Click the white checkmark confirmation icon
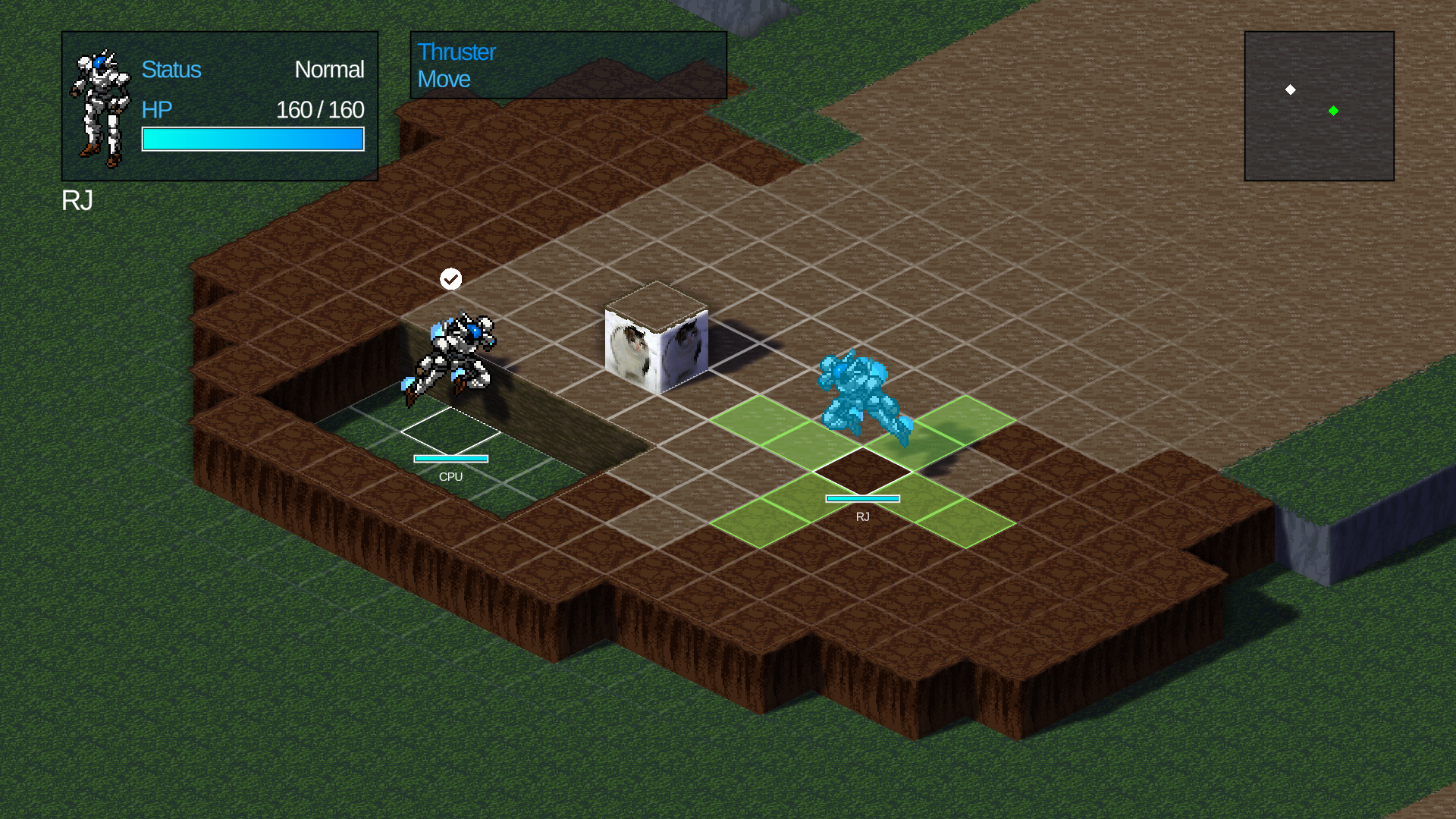 [450, 278]
